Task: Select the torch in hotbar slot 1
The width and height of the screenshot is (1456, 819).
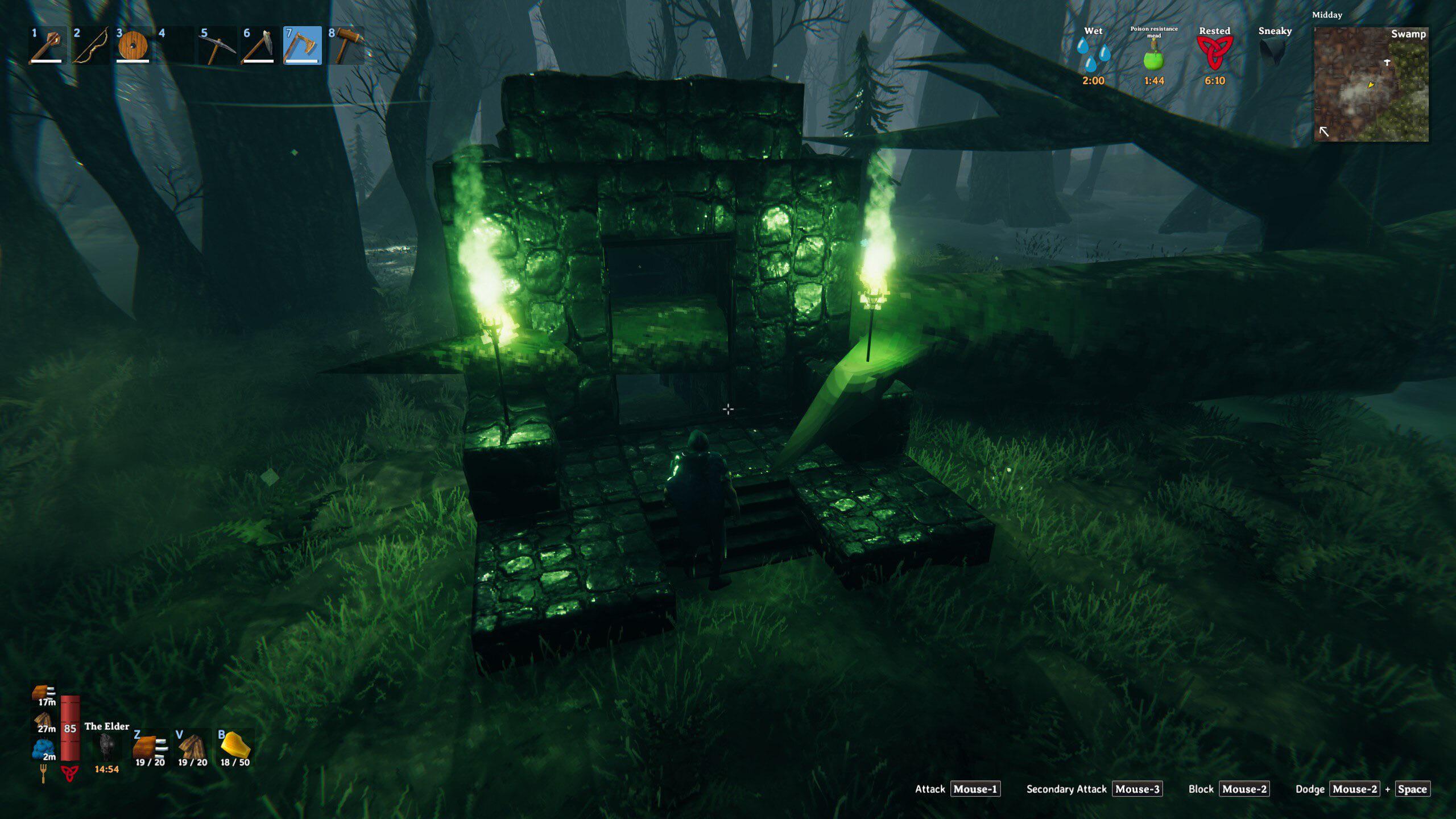Action: click(x=48, y=47)
